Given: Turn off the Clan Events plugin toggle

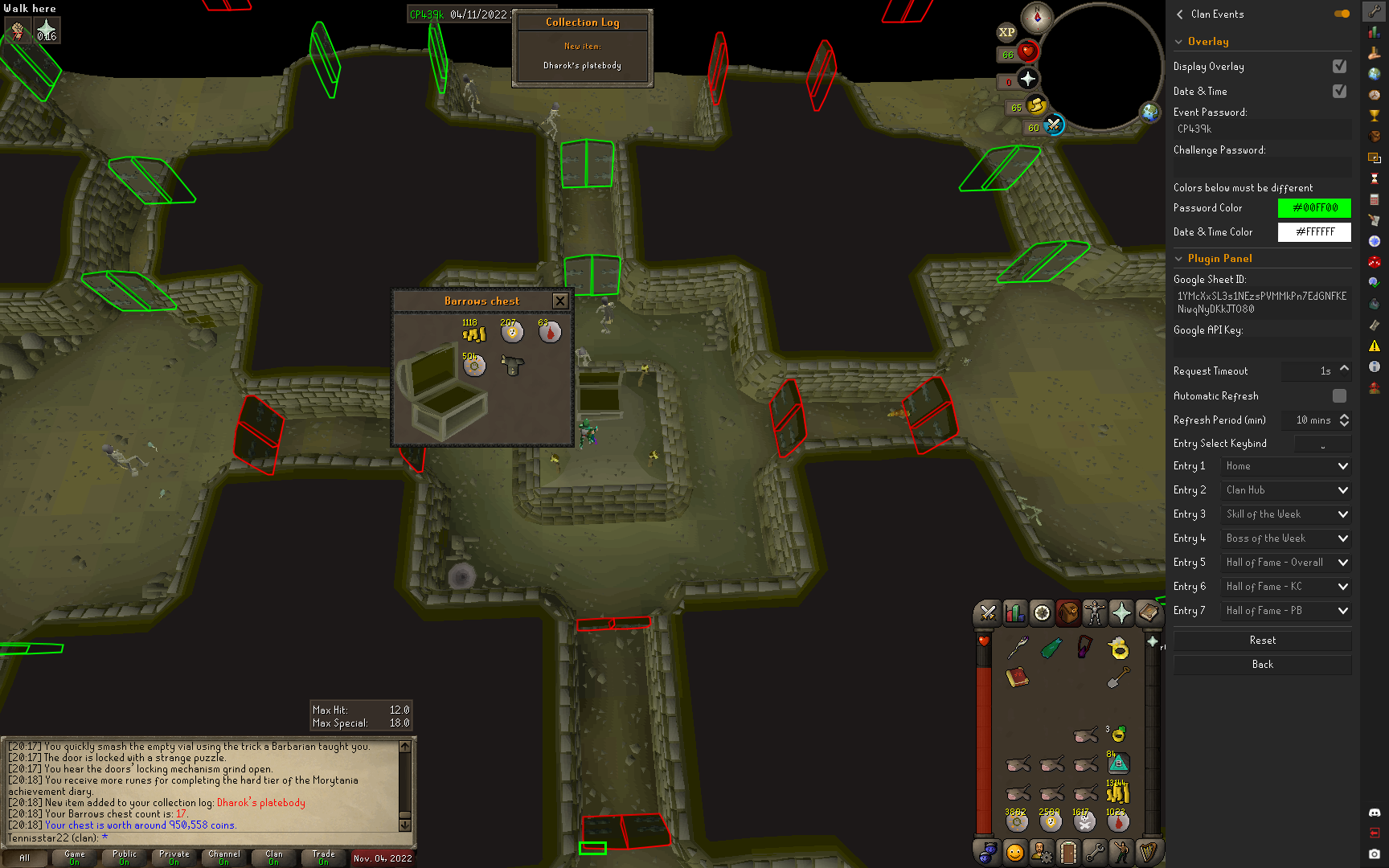Looking at the screenshot, I should click(x=1342, y=14).
